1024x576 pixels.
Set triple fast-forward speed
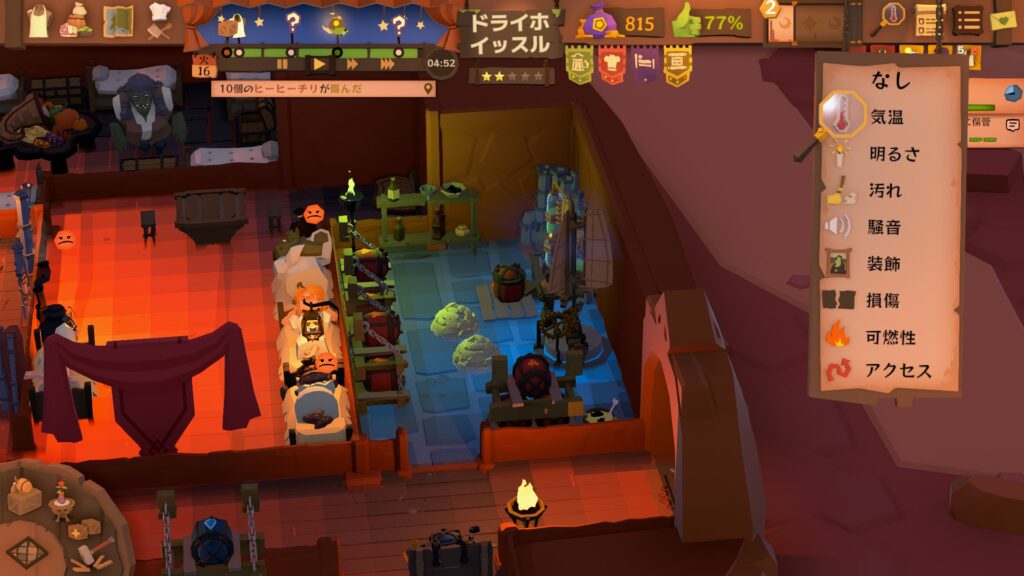coord(387,64)
